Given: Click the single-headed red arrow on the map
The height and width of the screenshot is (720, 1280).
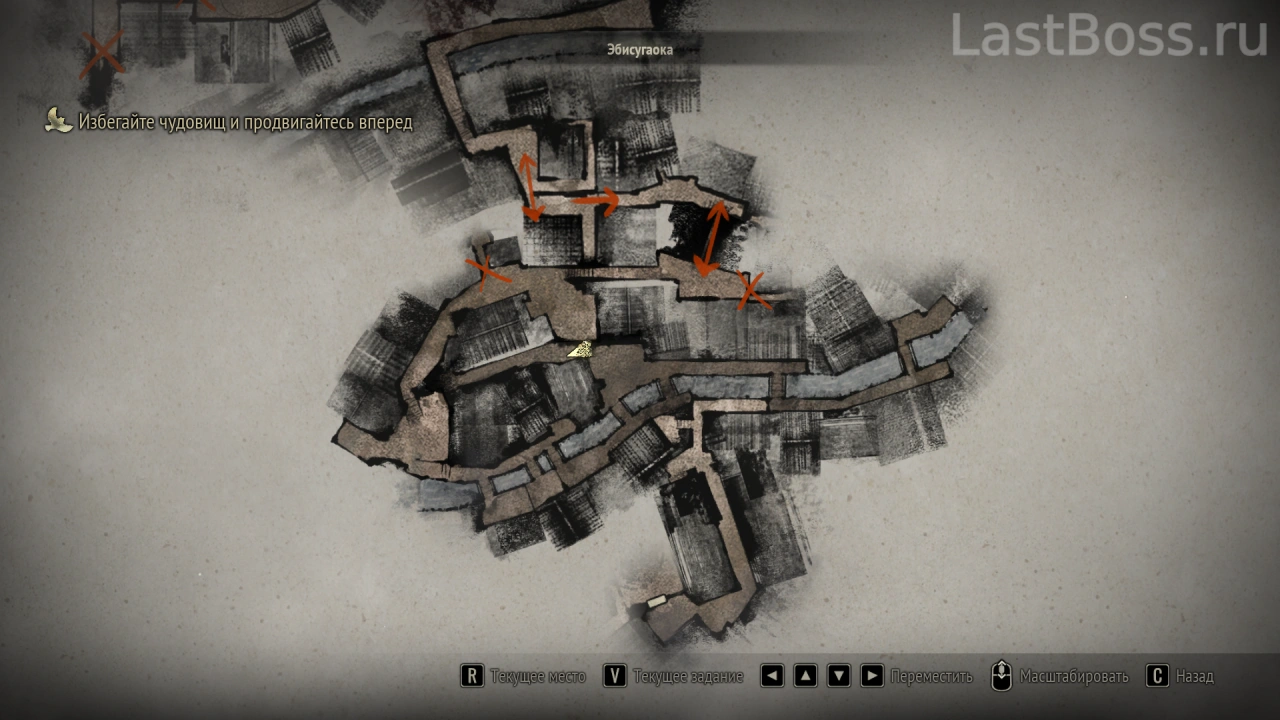Looking at the screenshot, I should pyautogui.click(x=596, y=201).
